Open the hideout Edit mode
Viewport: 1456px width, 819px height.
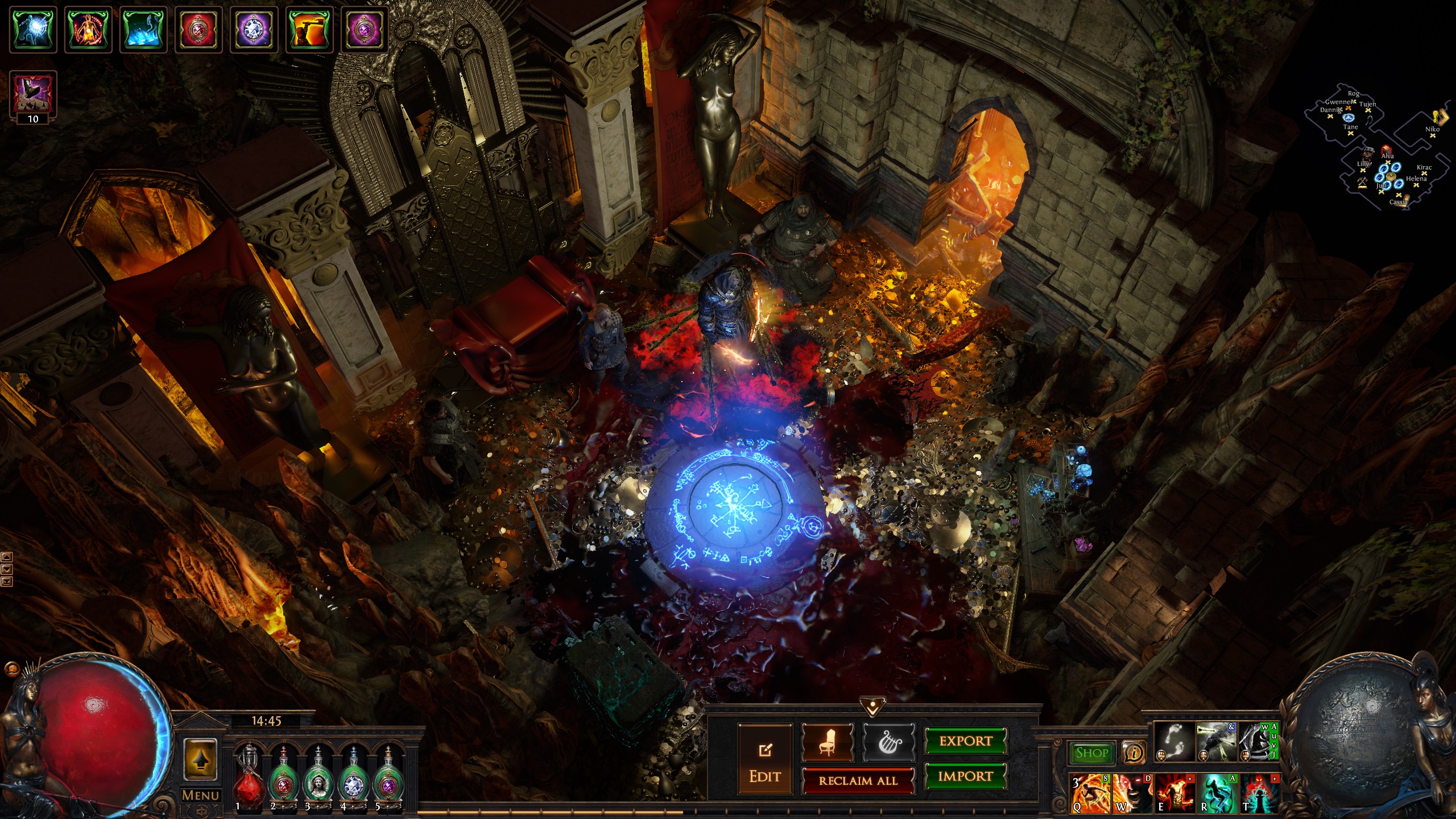[x=764, y=759]
